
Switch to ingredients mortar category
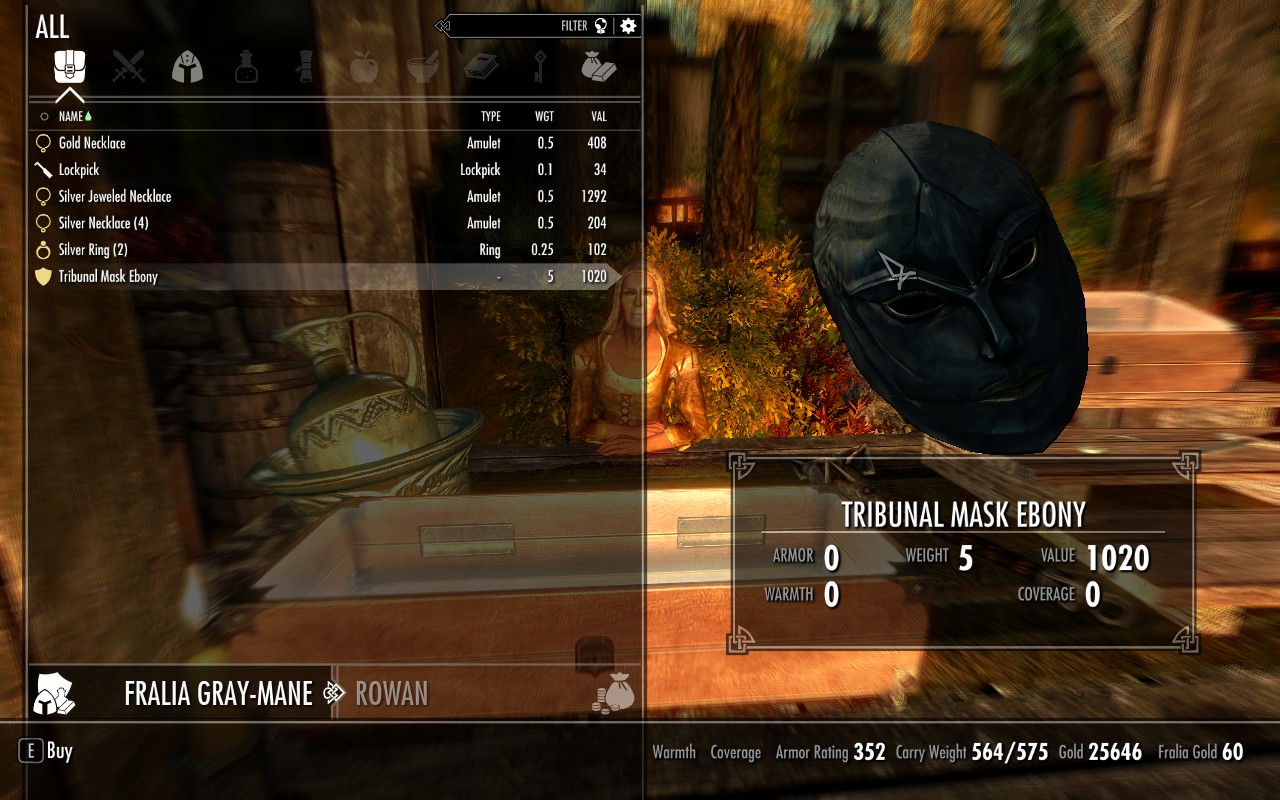coord(422,67)
